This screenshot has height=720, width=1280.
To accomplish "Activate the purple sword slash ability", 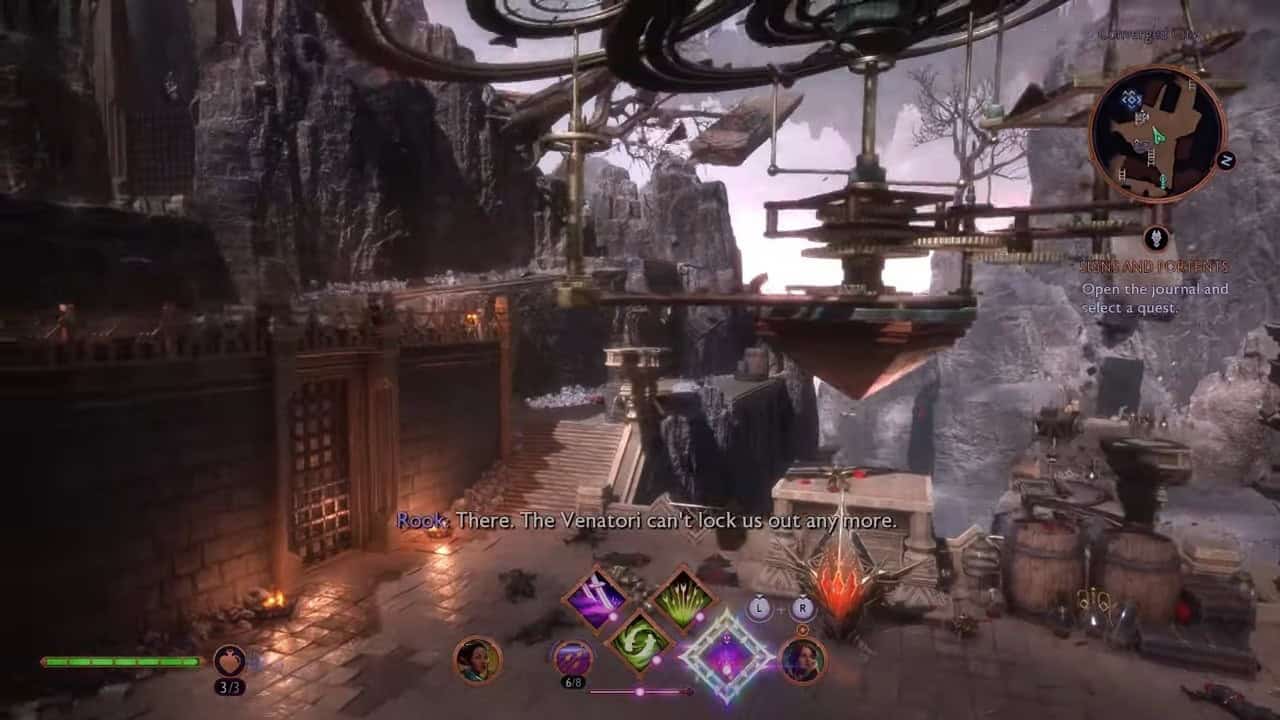I will tap(596, 599).
